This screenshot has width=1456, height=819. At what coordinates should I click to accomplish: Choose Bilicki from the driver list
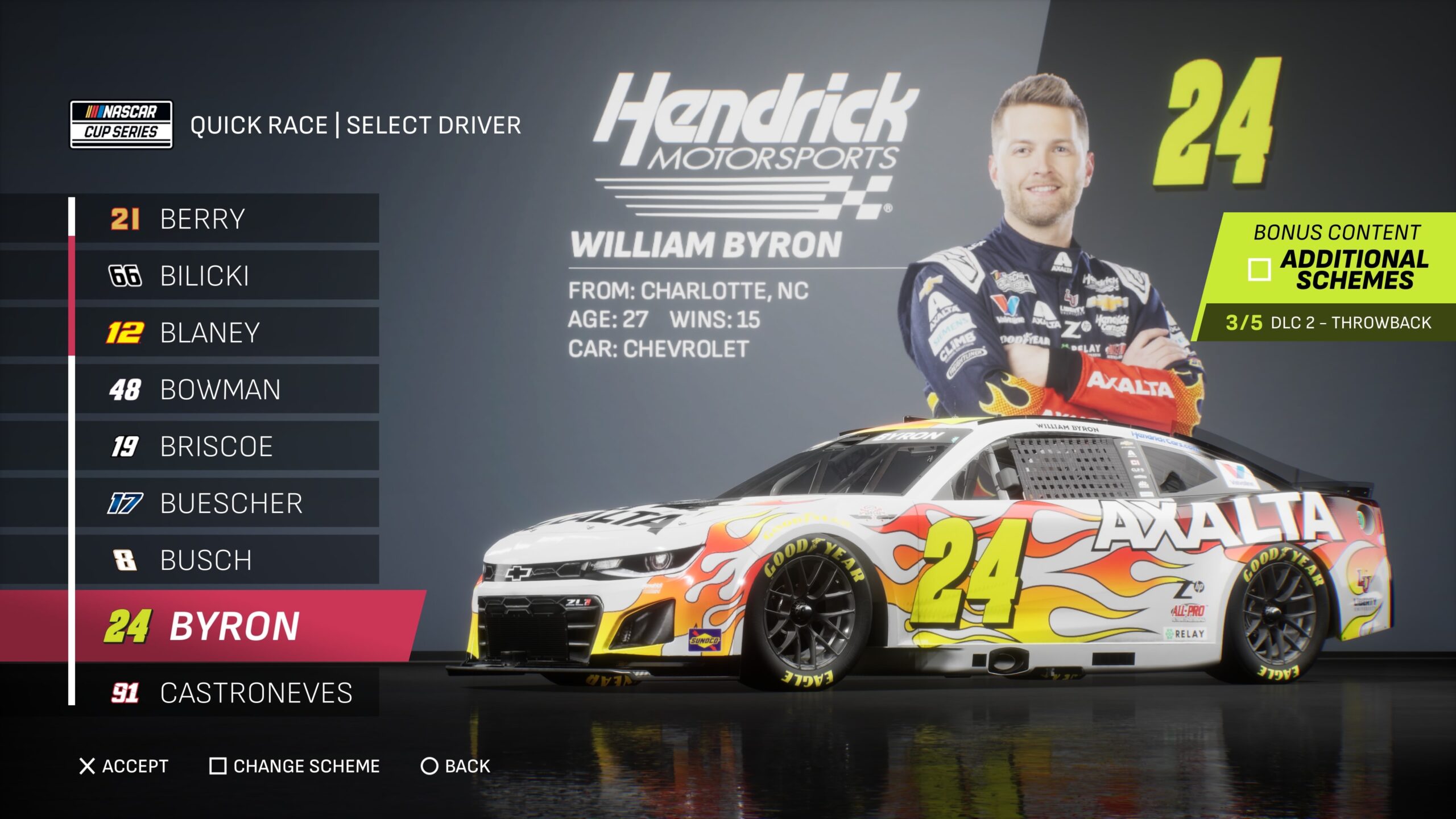click(227, 276)
